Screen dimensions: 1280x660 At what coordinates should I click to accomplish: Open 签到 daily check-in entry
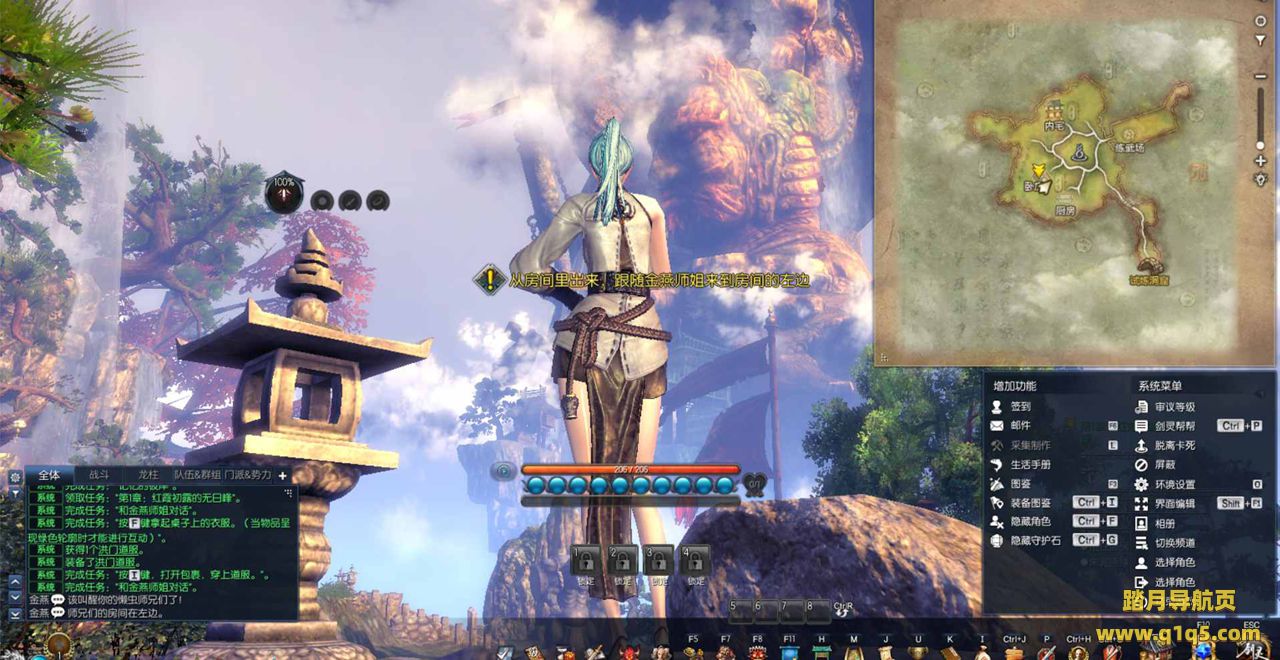[x=1020, y=407]
